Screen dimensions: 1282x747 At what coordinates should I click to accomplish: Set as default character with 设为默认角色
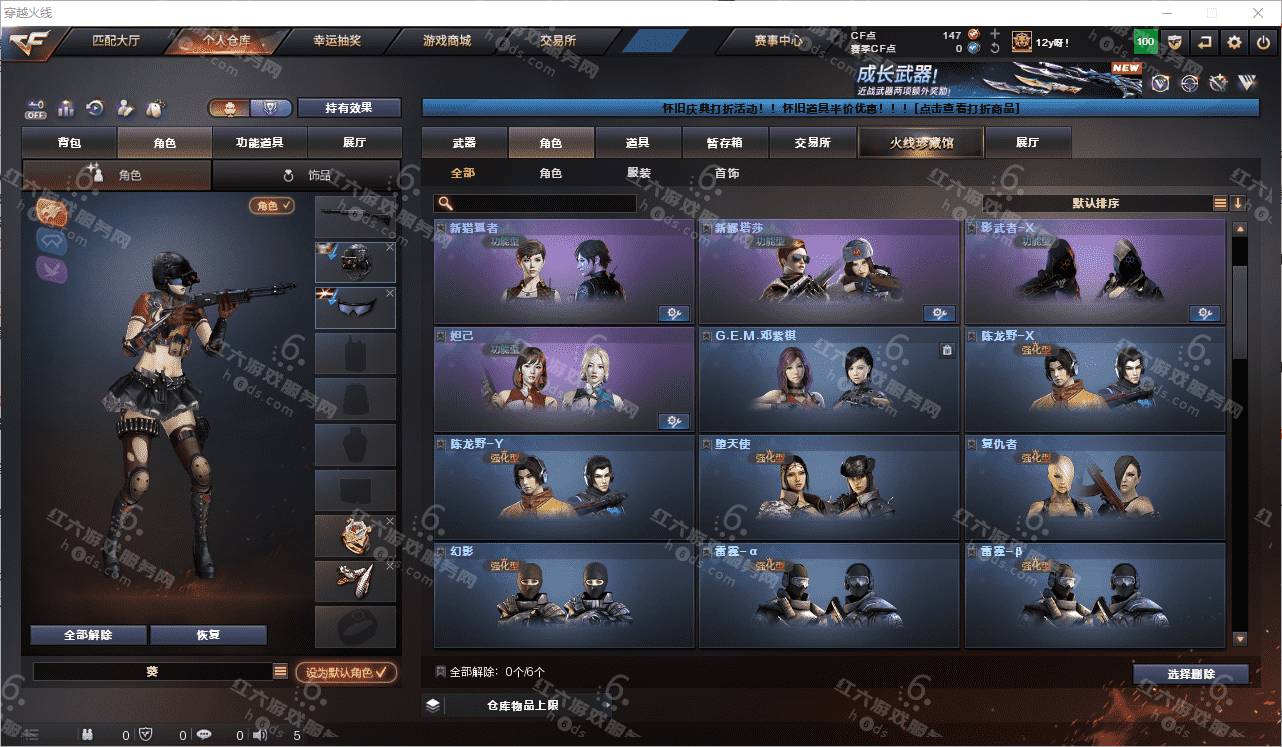[345, 673]
